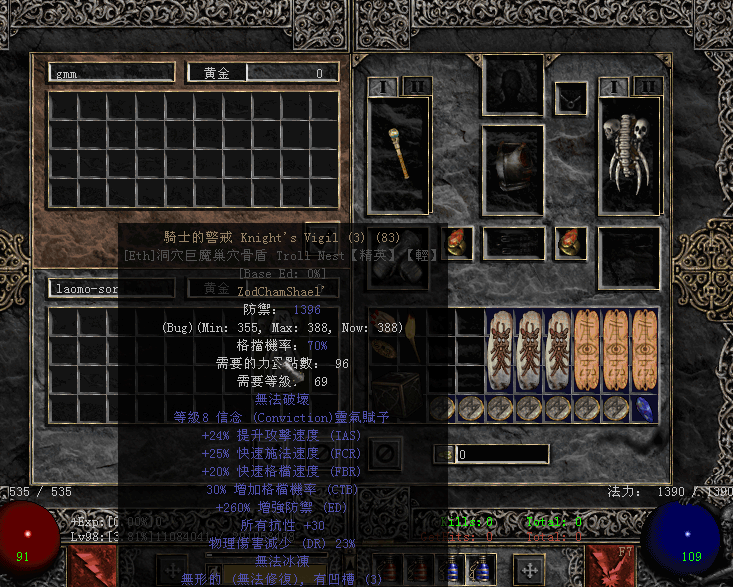733x587 pixels.
Task: Select the empty helmet slot
Action: click(x=514, y=85)
